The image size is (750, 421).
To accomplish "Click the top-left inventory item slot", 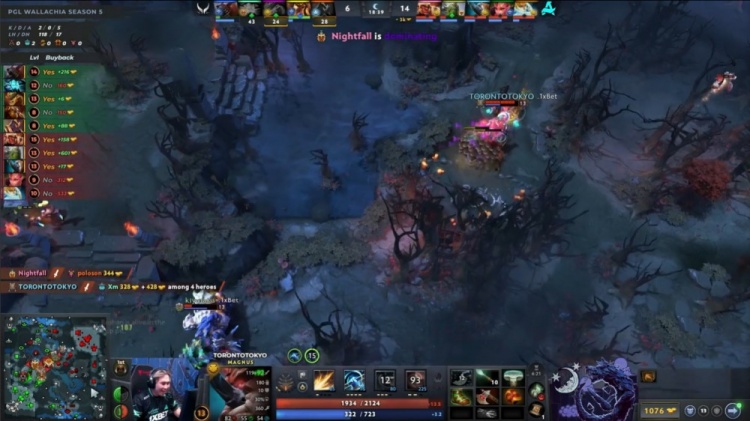I will click(x=461, y=377).
